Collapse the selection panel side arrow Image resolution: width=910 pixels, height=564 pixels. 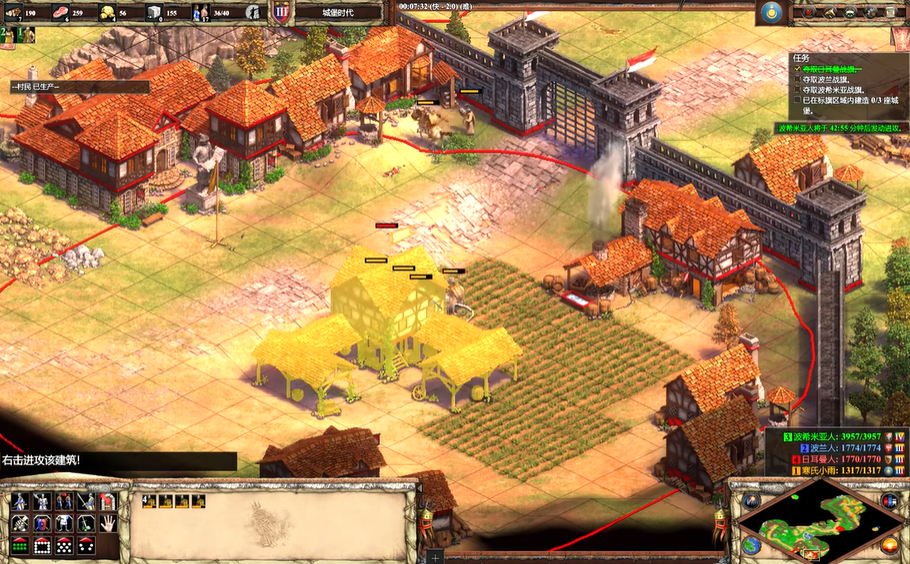[x=434, y=556]
